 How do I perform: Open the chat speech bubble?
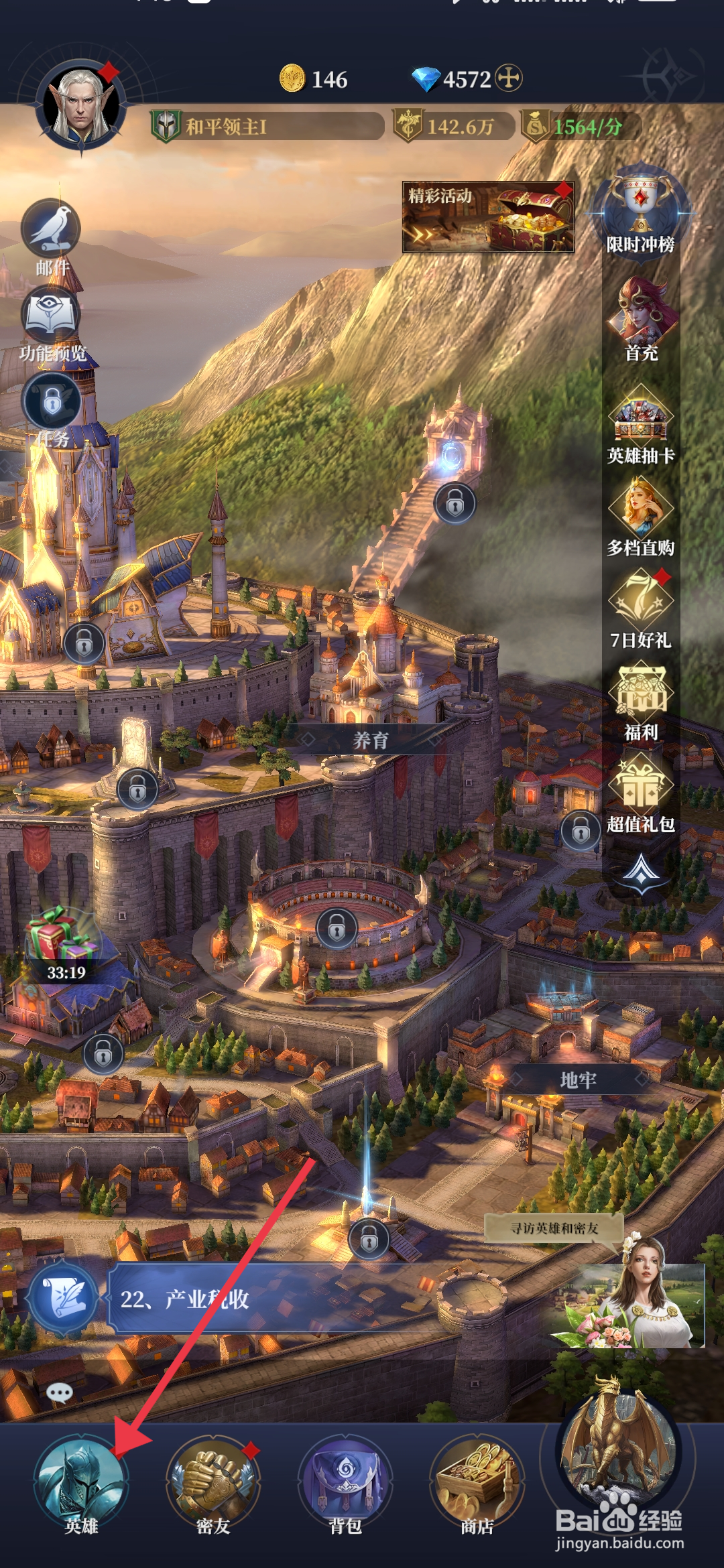pyautogui.click(x=60, y=1393)
